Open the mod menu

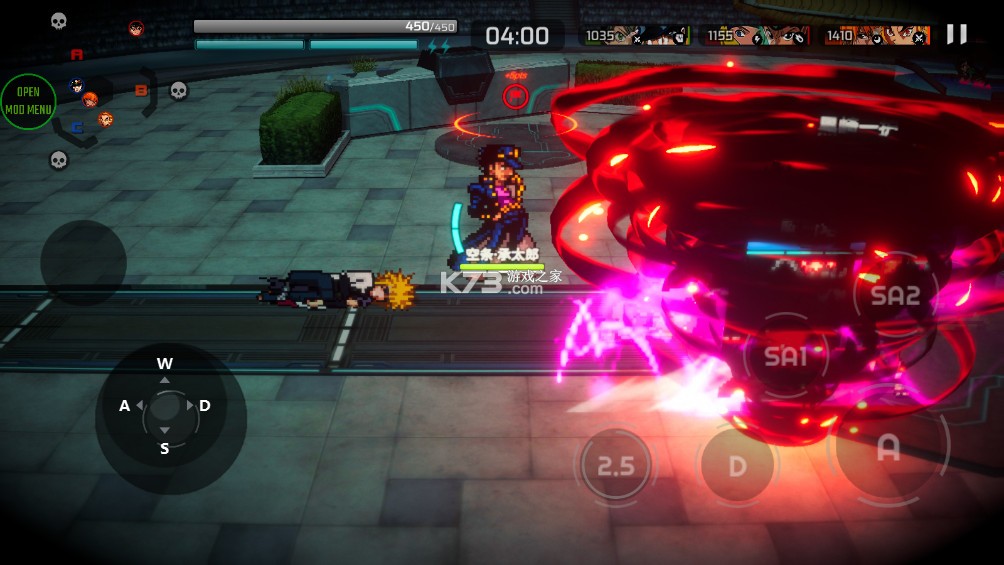pyautogui.click(x=28, y=101)
